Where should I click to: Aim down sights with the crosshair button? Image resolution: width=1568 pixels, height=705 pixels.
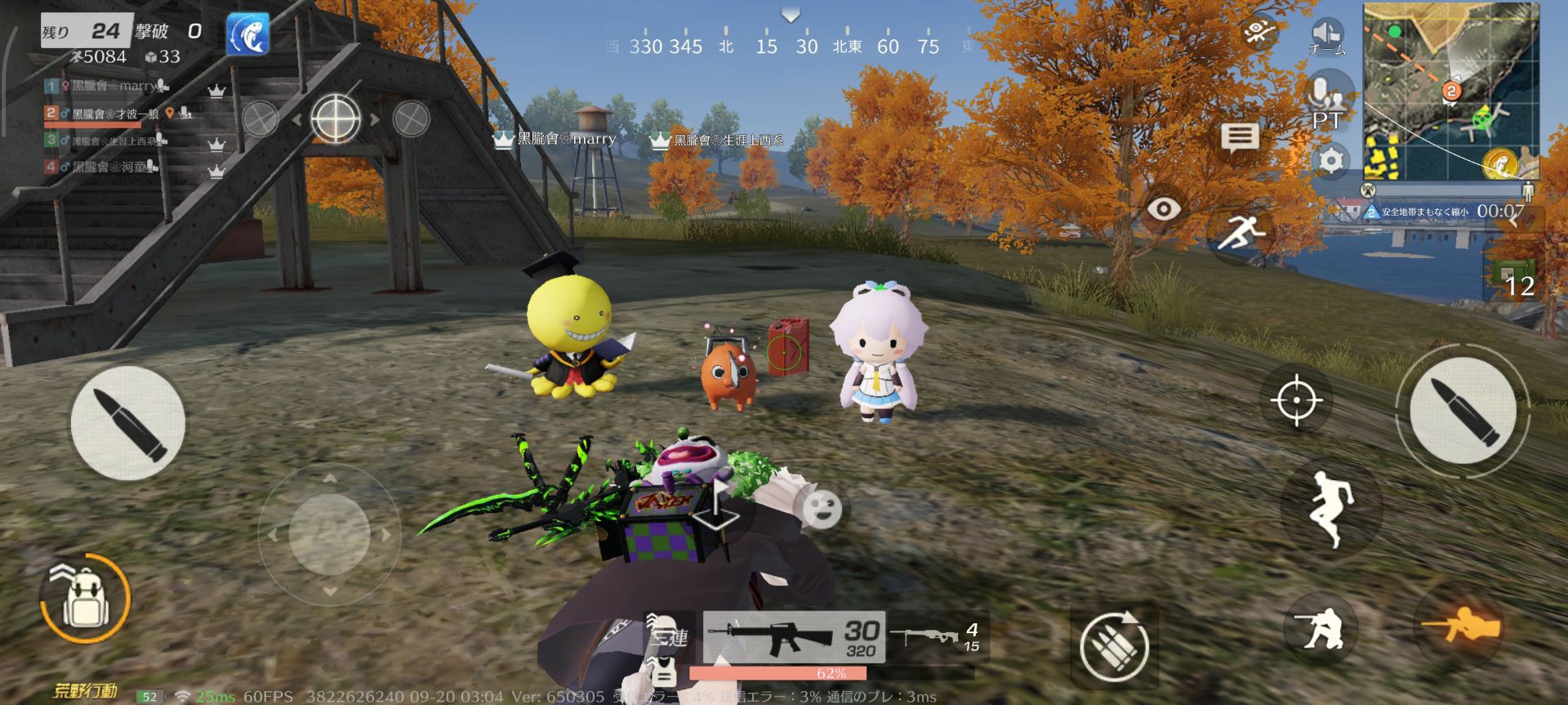(x=1296, y=400)
